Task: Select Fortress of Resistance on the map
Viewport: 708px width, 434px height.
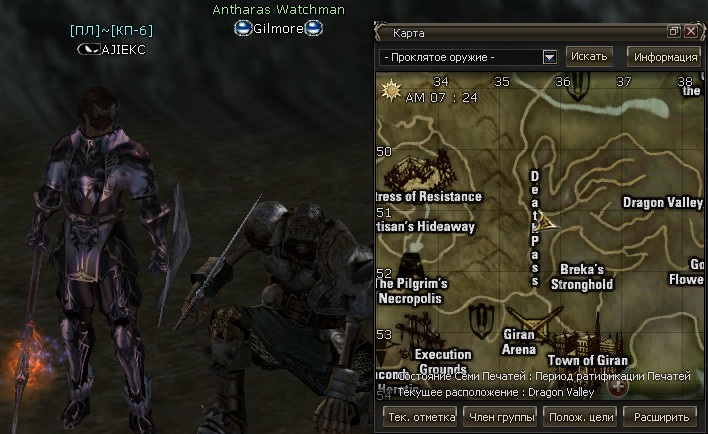Action: (x=428, y=197)
